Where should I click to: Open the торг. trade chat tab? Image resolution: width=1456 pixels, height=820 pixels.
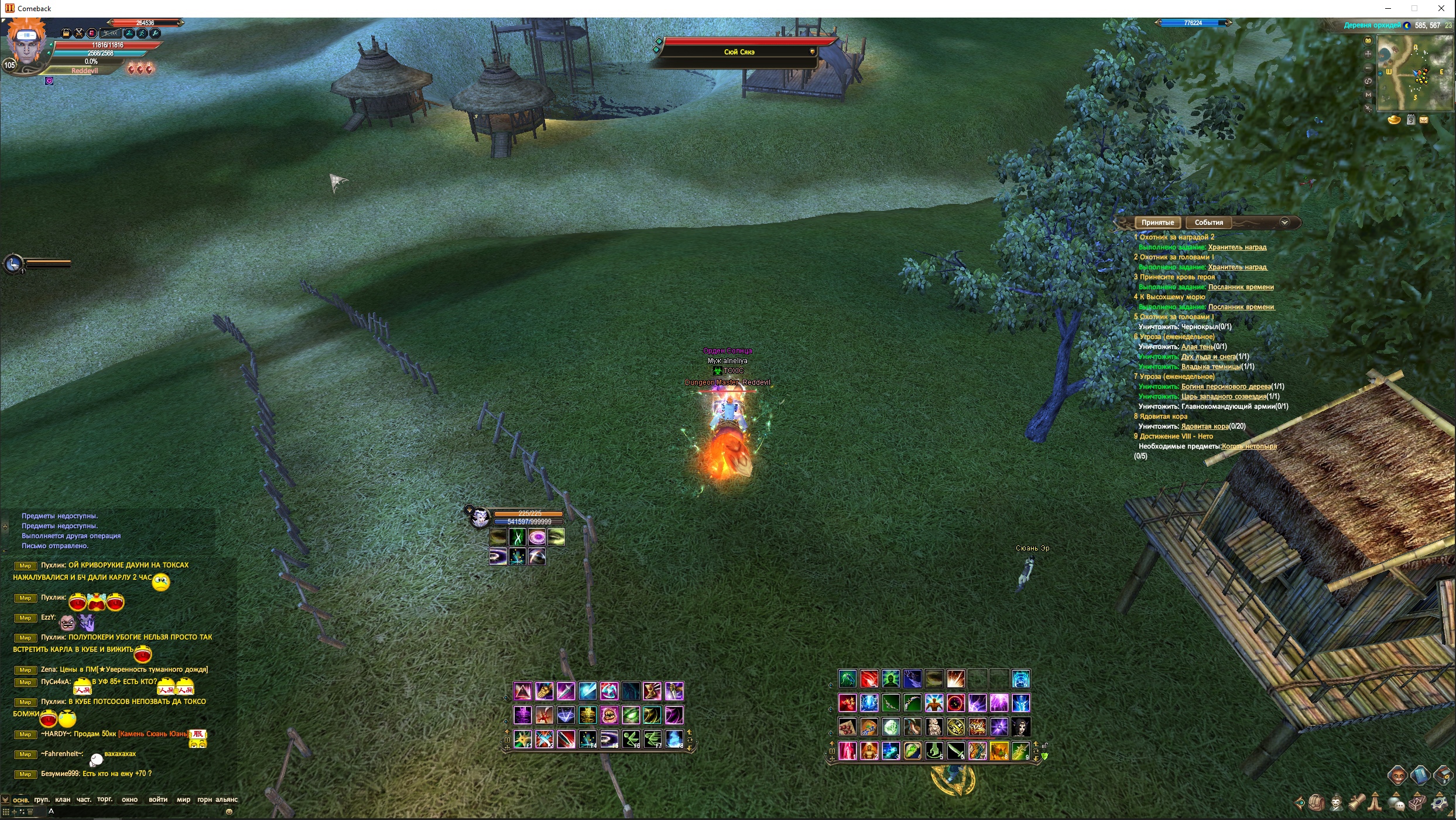(x=105, y=799)
